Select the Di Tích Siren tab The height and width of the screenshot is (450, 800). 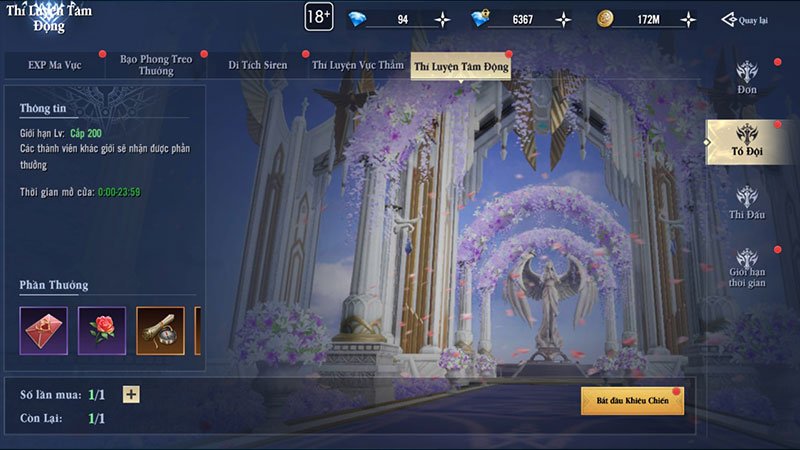257,66
